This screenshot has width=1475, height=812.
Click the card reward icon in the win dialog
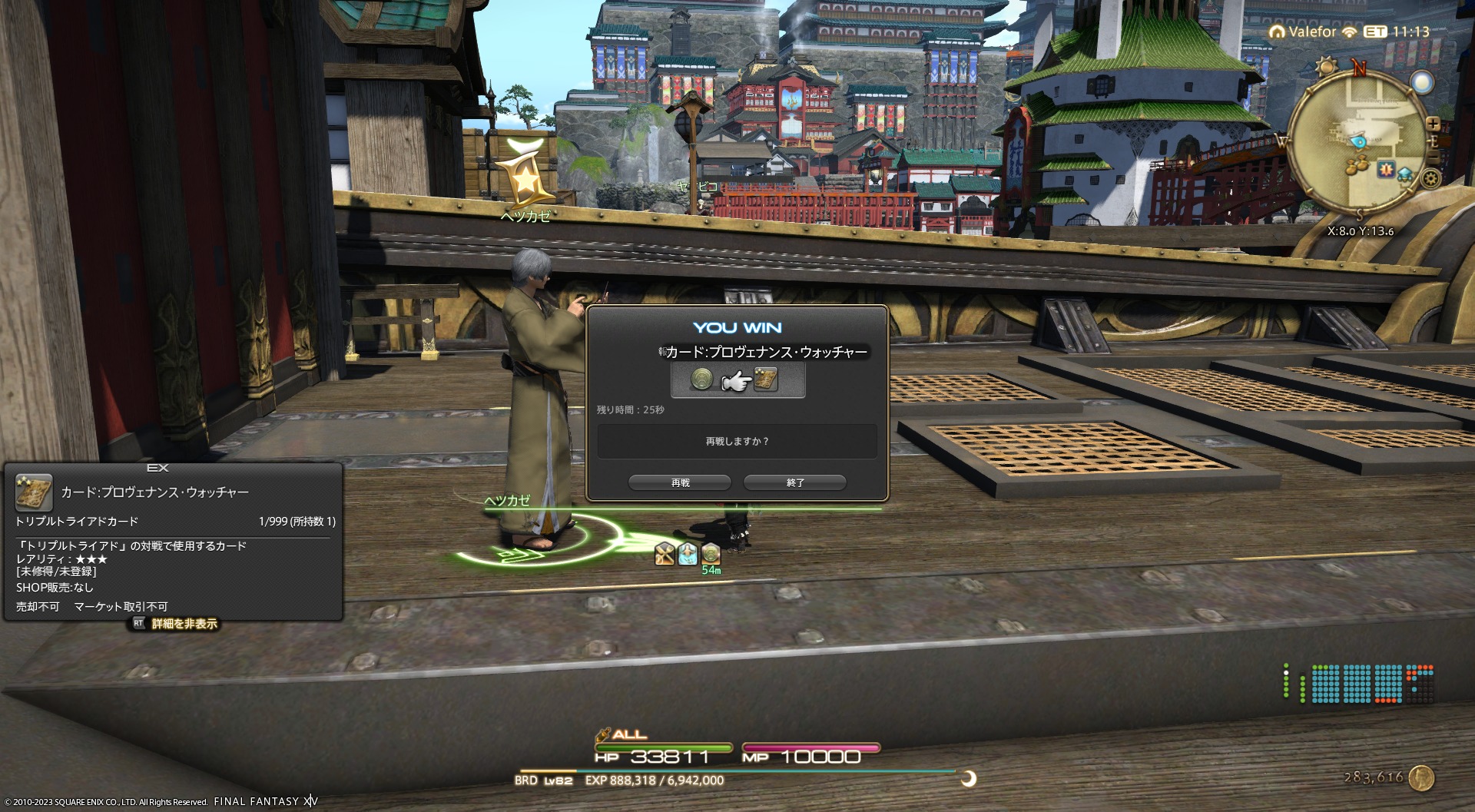(x=766, y=379)
